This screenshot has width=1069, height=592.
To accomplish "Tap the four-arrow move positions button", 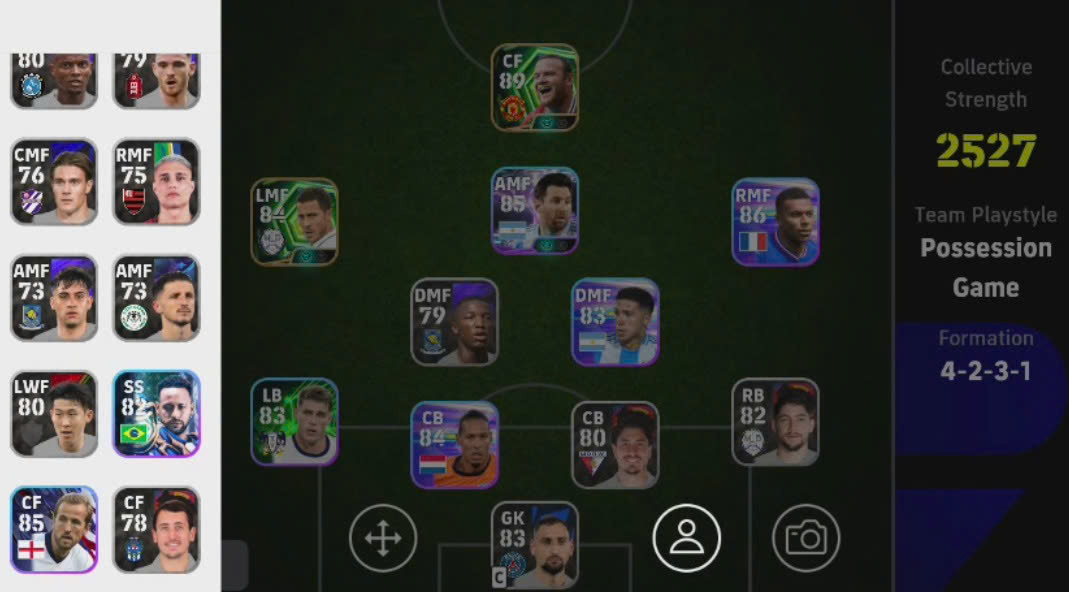I will pos(383,538).
